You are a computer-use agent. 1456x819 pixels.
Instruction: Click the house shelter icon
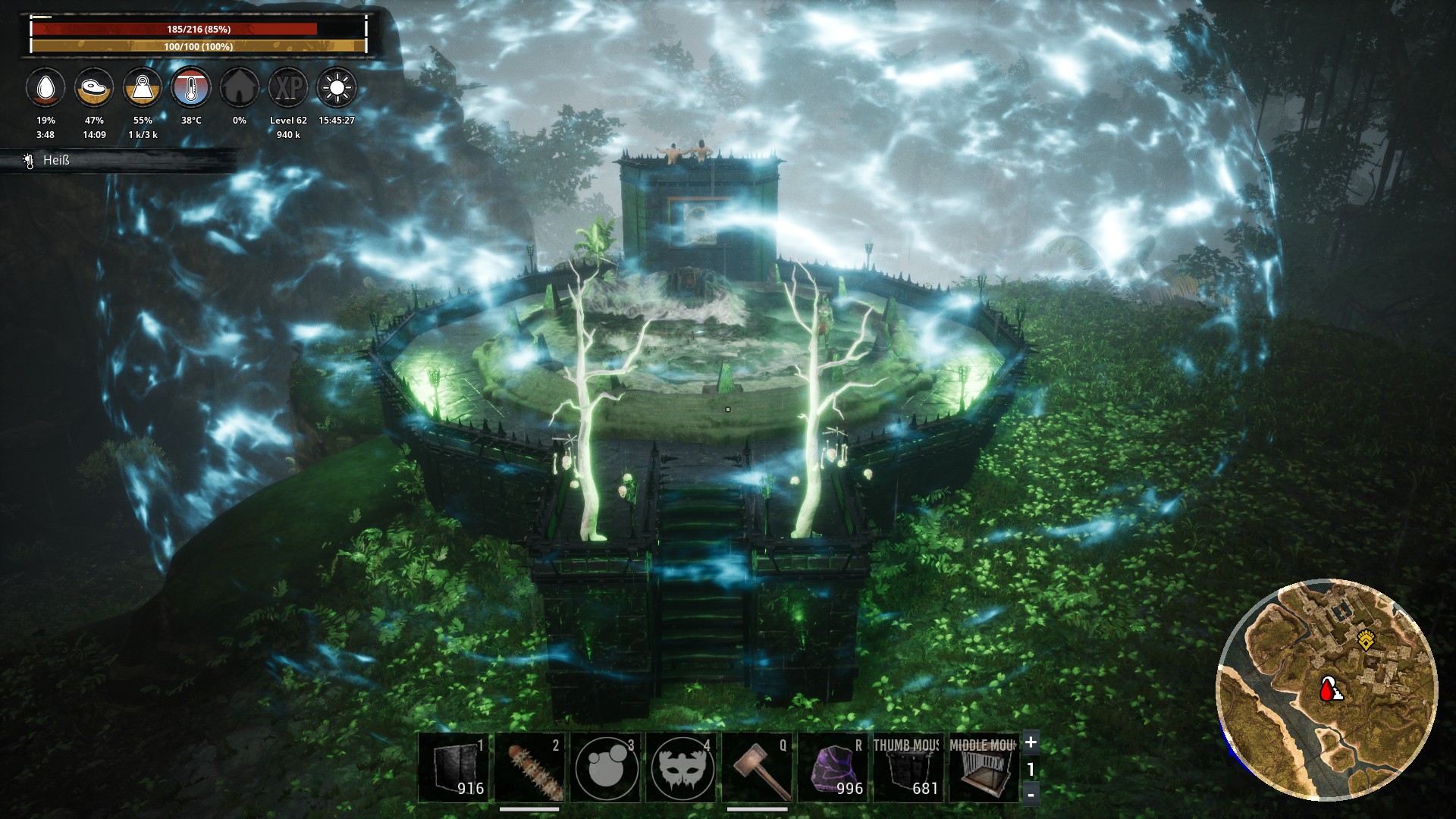pos(240,88)
